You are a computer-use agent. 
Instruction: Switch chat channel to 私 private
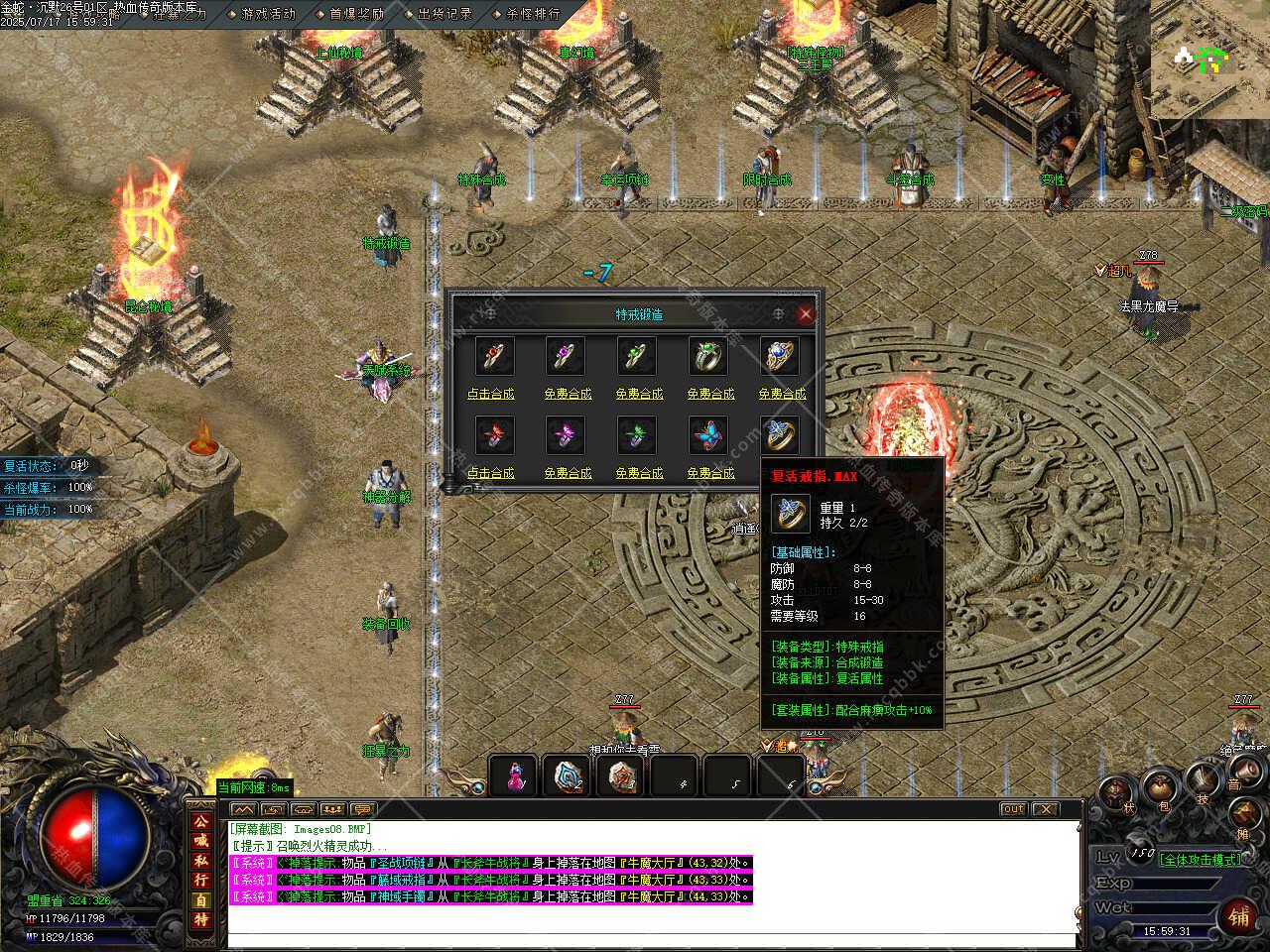201,862
